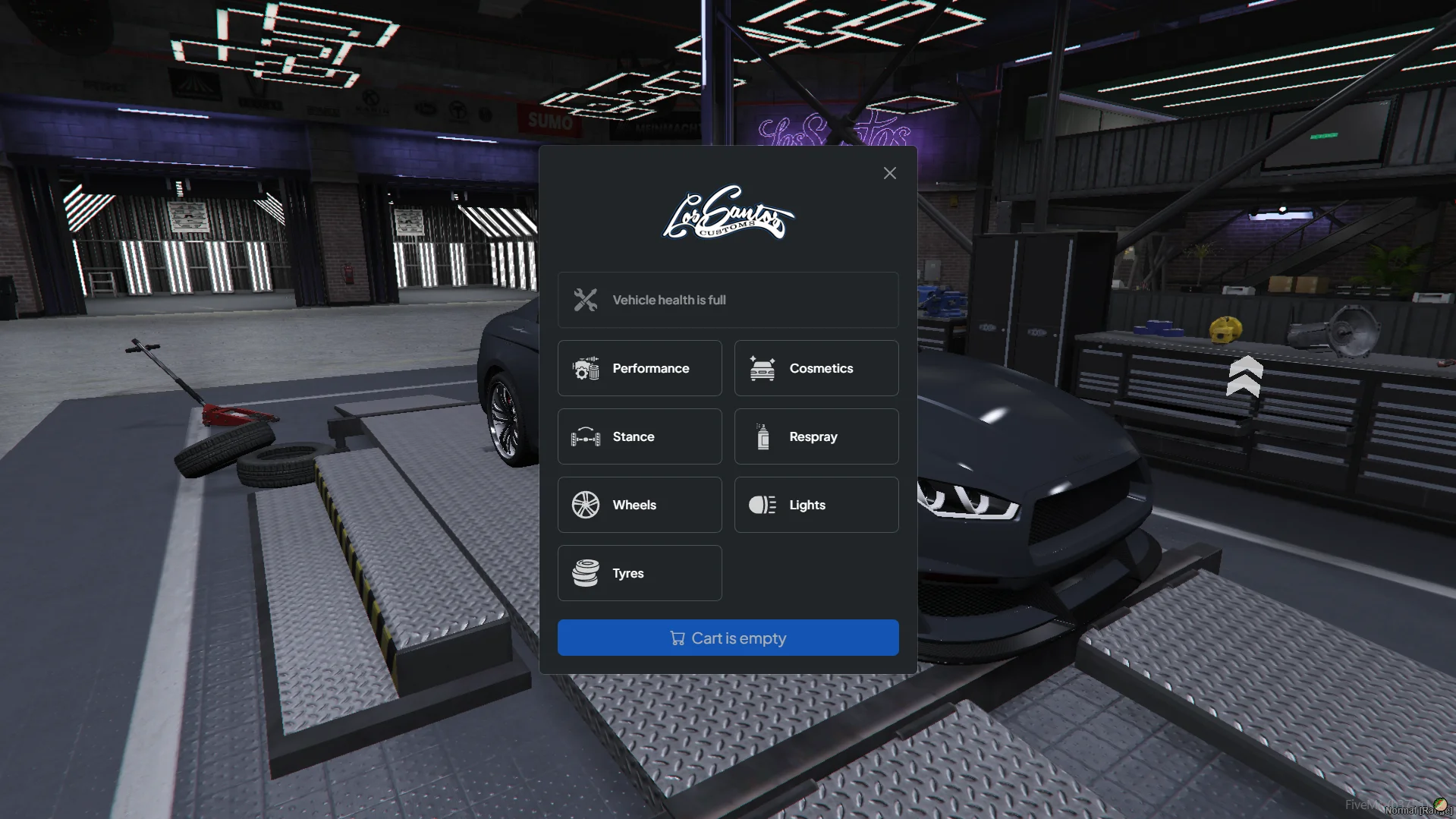The image size is (1456, 819).
Task: Open the Tyres category
Action: pos(639,573)
